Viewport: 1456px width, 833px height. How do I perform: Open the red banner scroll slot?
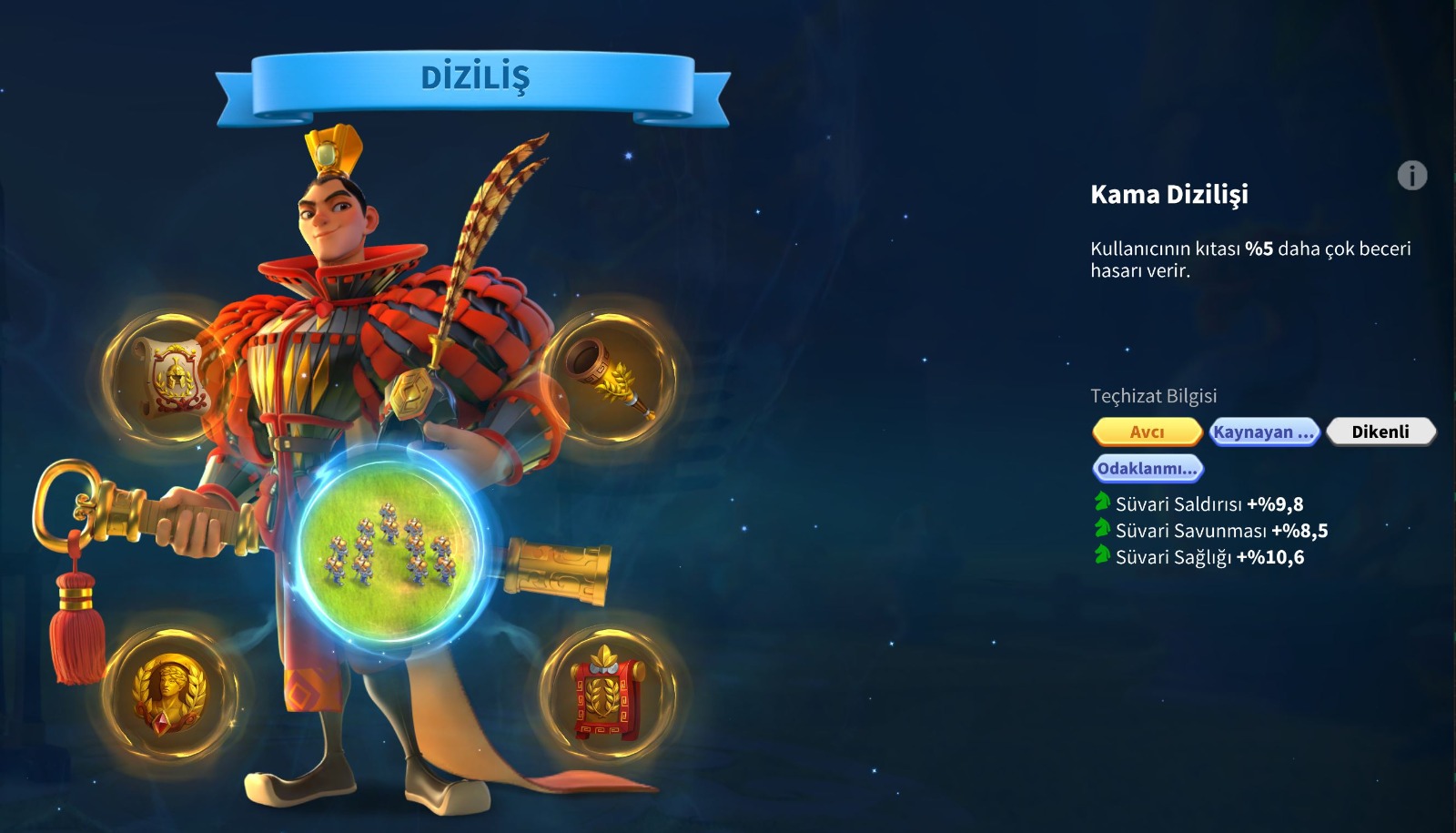pyautogui.click(x=607, y=693)
